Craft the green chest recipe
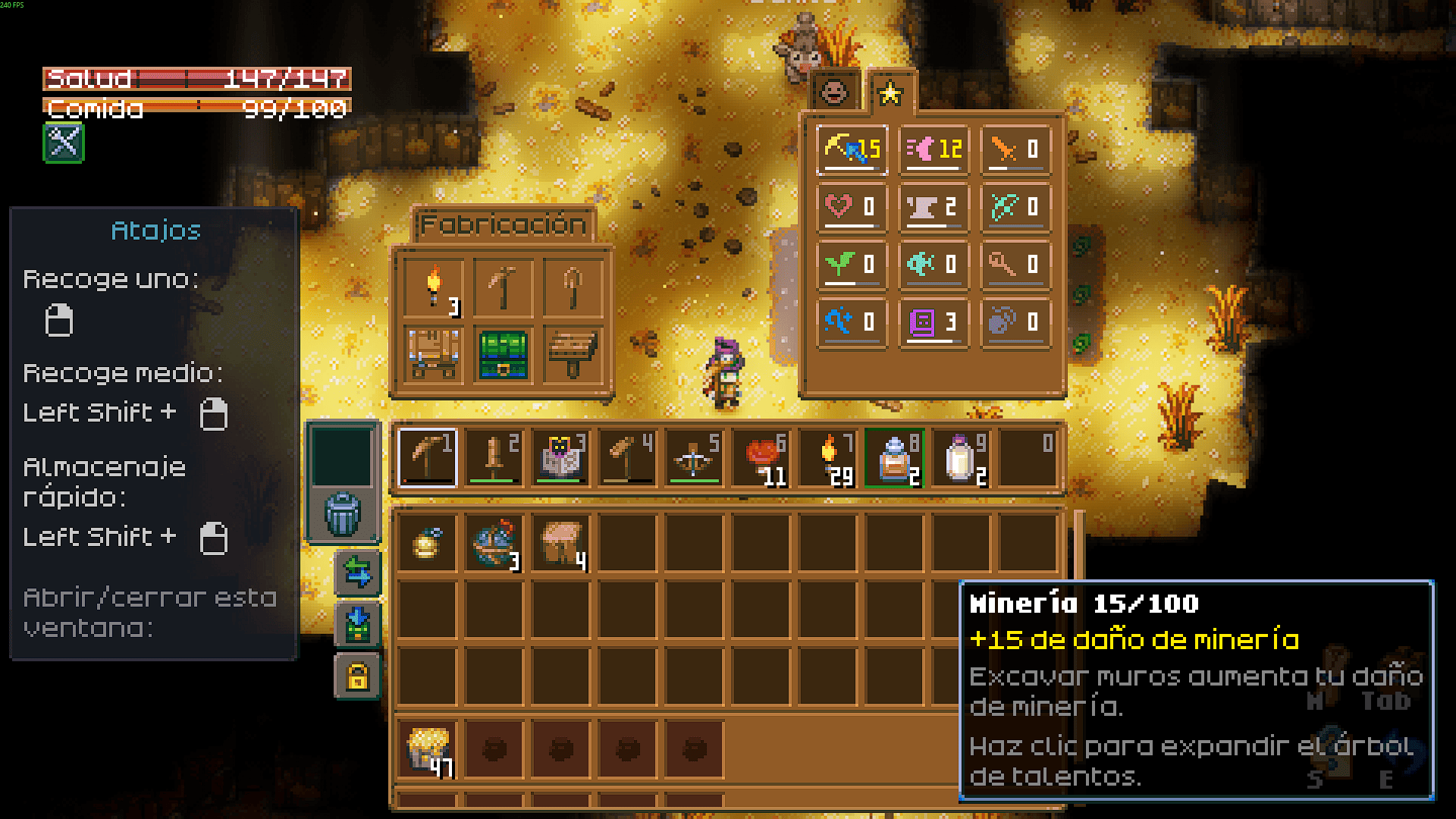The image size is (1456, 819). click(x=504, y=354)
